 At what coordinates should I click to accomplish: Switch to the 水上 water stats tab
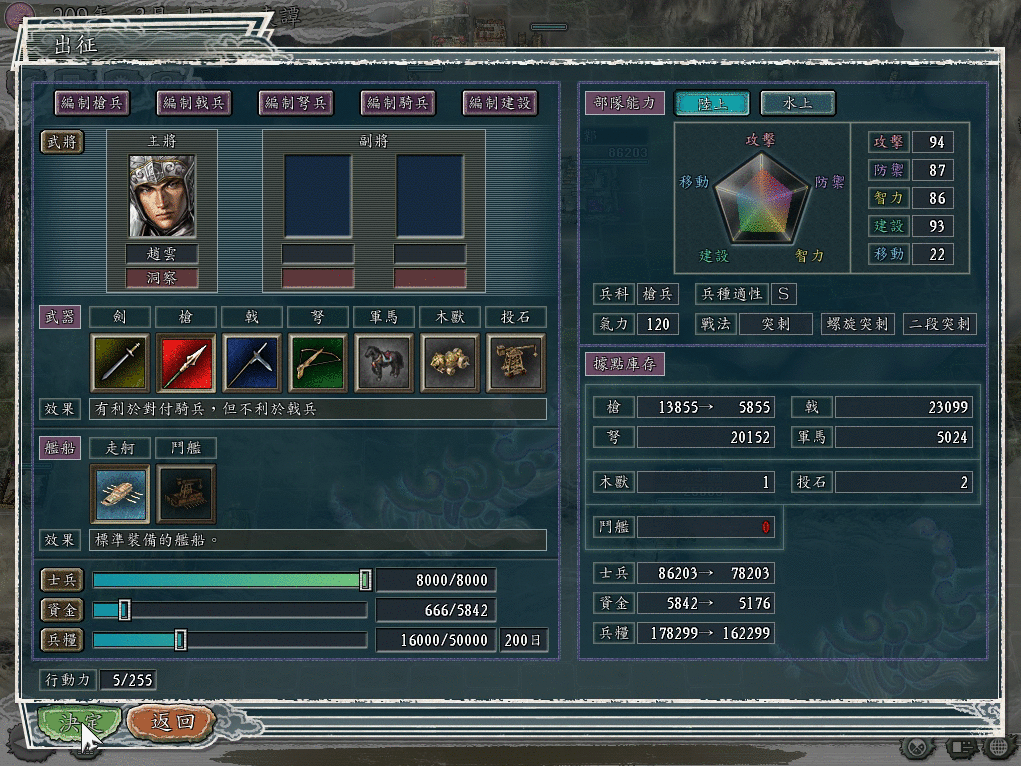(x=797, y=103)
